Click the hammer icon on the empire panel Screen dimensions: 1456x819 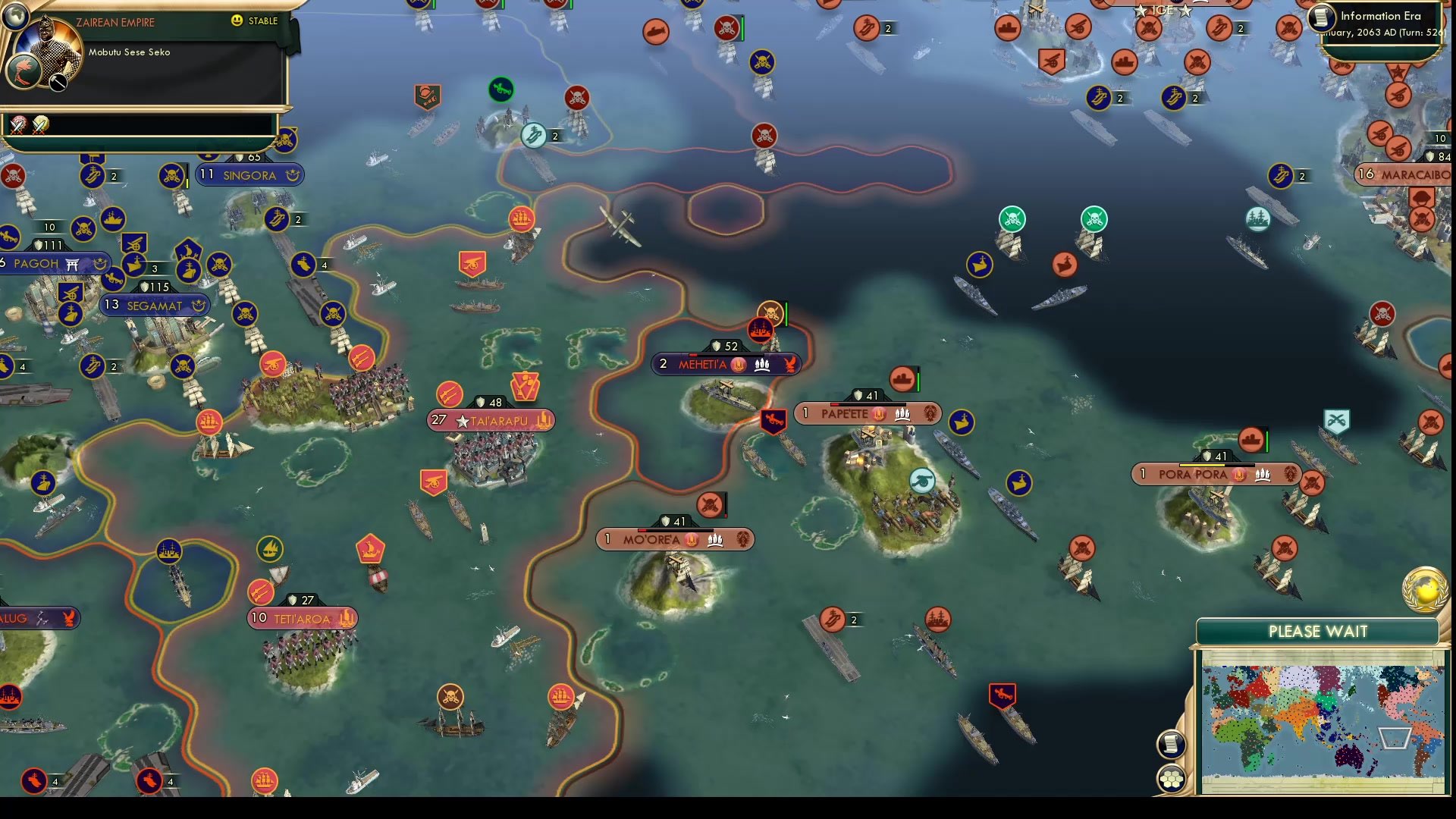(56, 83)
